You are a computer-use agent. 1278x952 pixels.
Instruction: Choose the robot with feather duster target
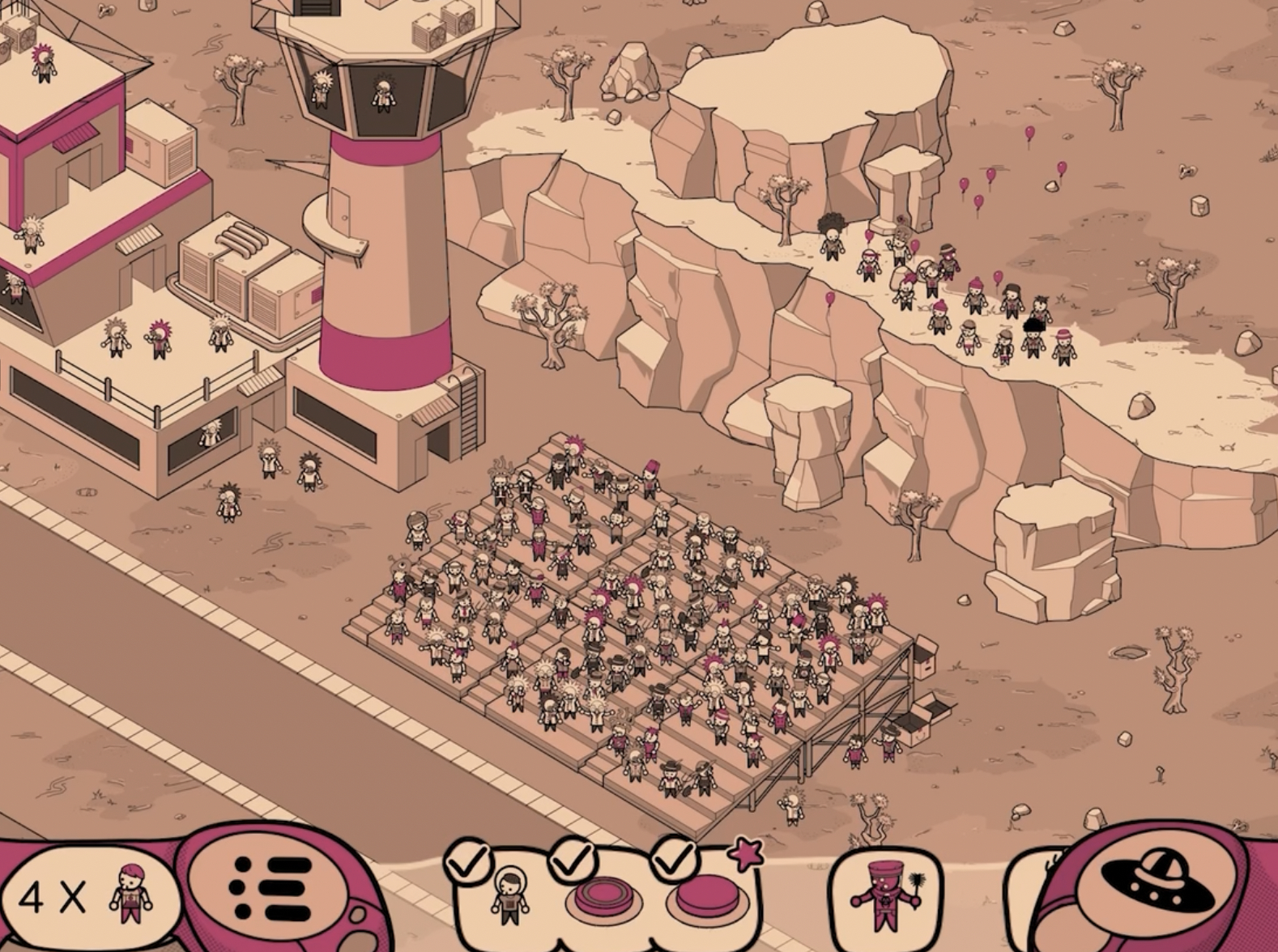(x=887, y=897)
